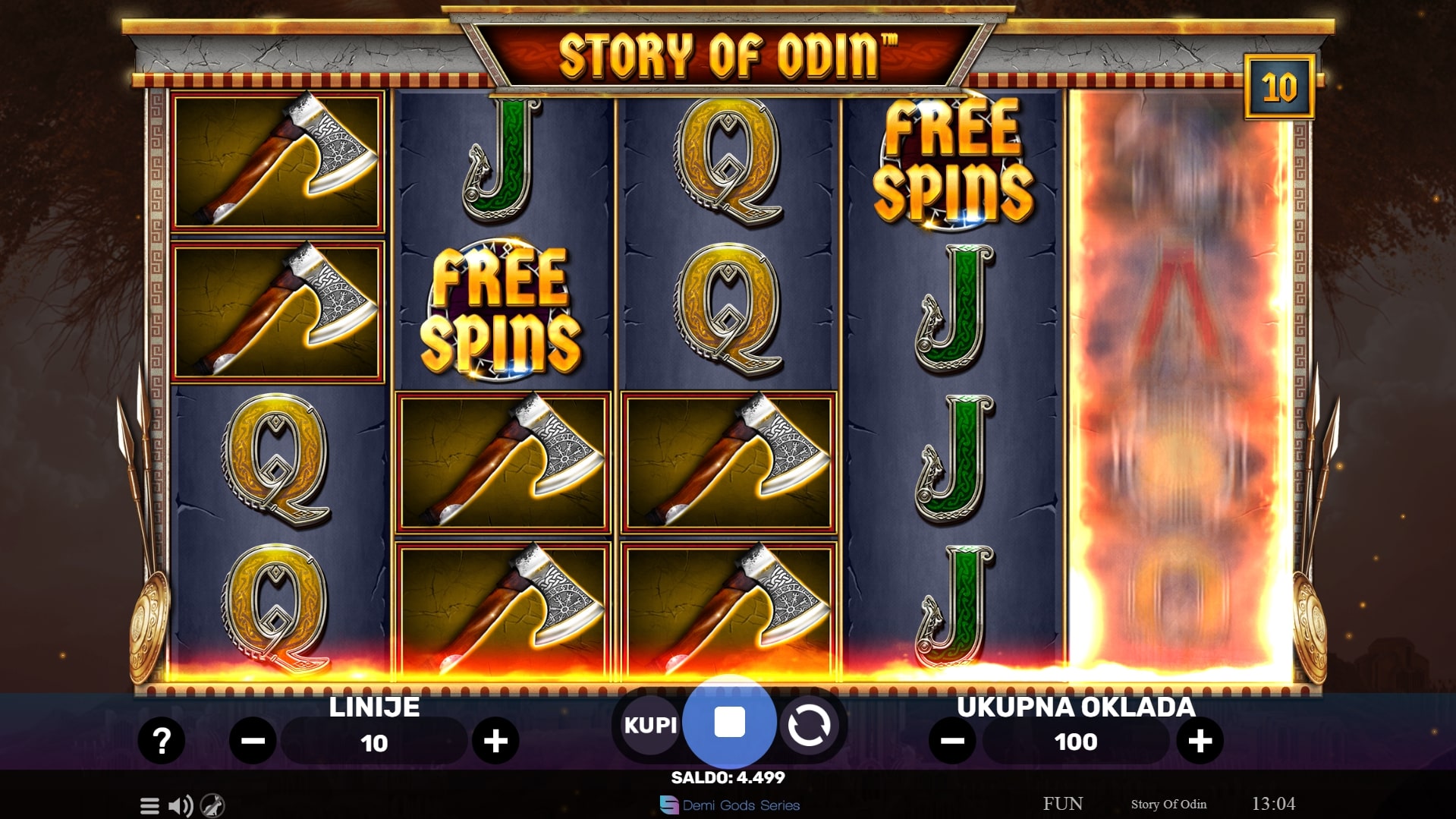Image resolution: width=1456 pixels, height=819 pixels.
Task: Raise the UKUPNA OKLADA total bet
Action: (1200, 741)
